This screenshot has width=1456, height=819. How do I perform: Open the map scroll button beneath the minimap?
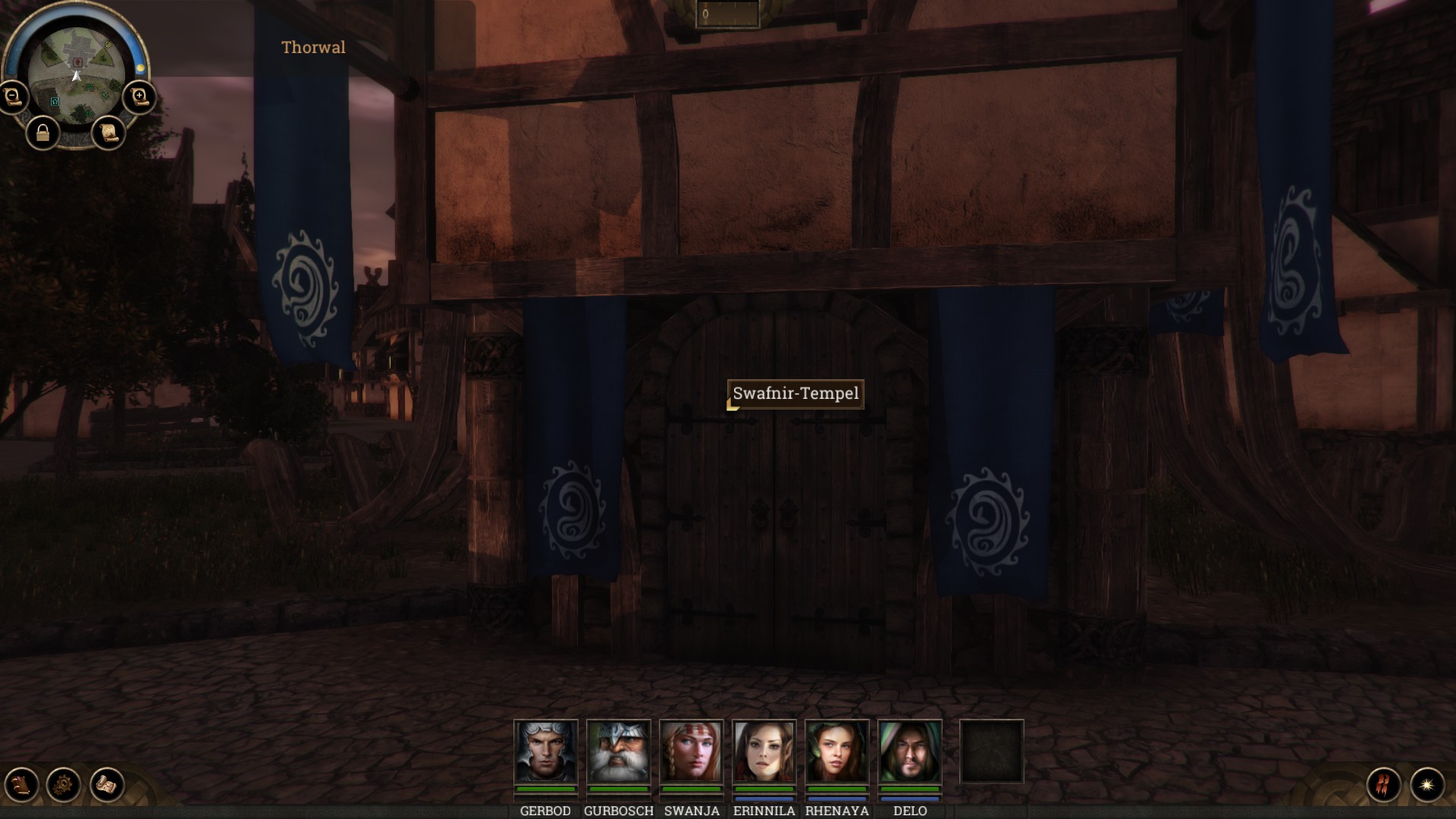108,133
